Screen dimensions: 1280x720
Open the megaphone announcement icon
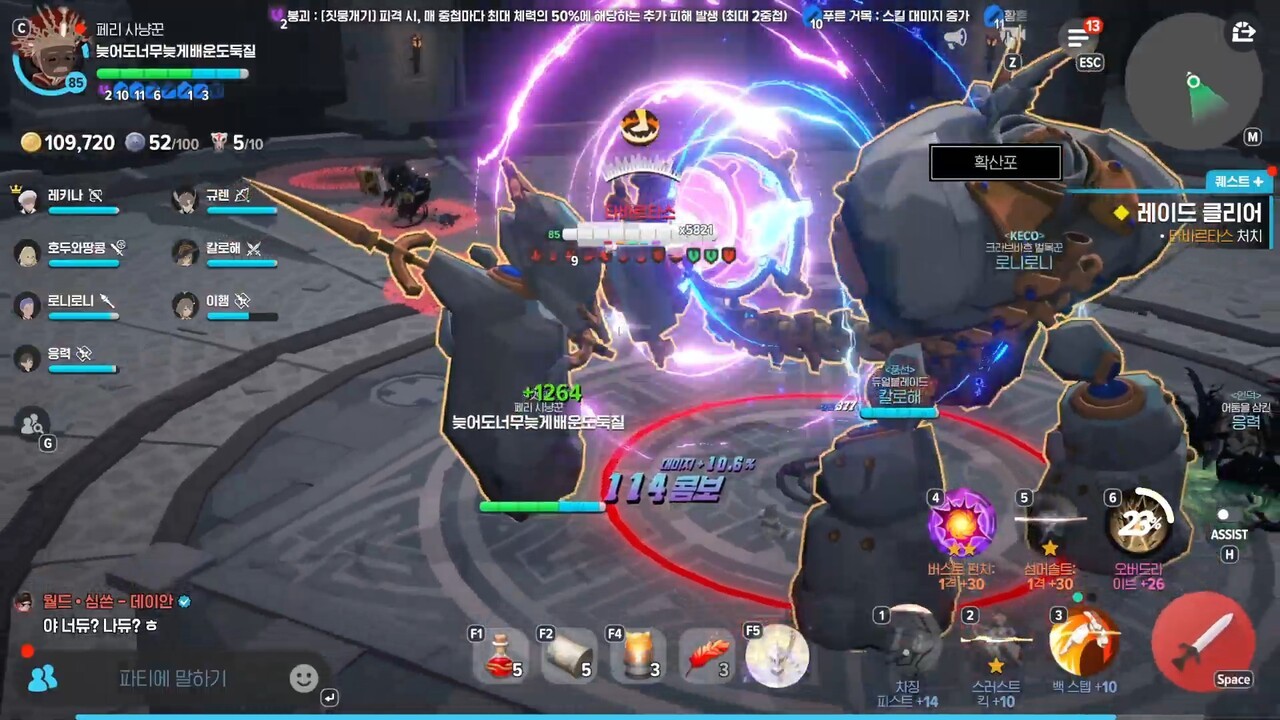(955, 38)
